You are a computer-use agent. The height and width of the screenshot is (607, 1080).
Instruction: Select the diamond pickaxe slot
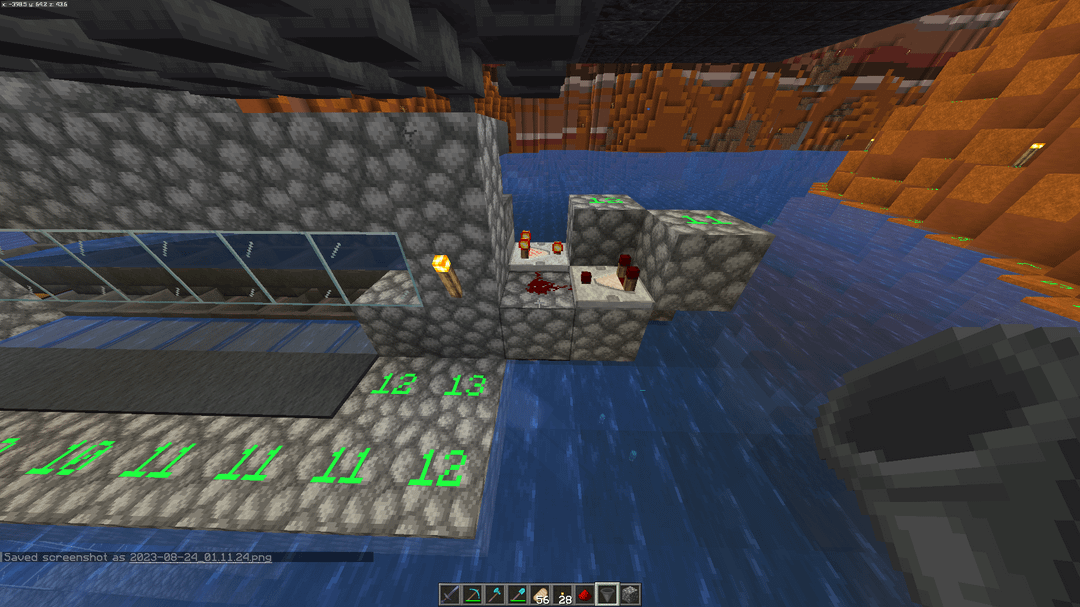pyautogui.click(x=474, y=595)
